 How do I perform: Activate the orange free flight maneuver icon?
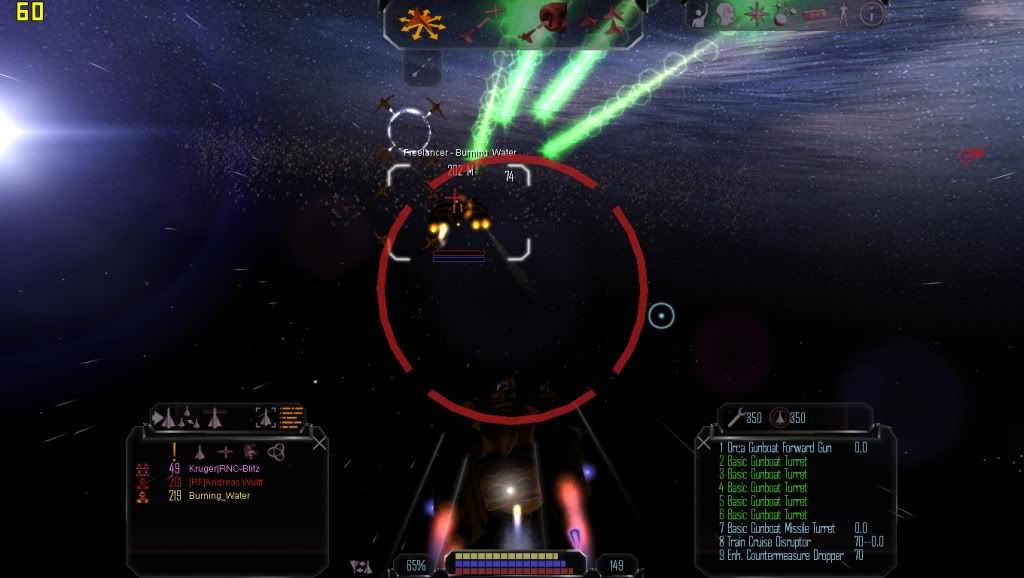tap(423, 21)
